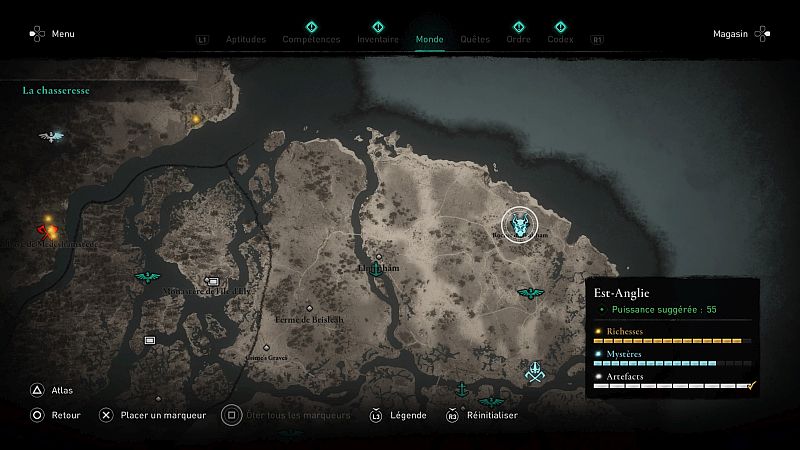Open the Codex tab
The height and width of the screenshot is (450, 800).
560,40
